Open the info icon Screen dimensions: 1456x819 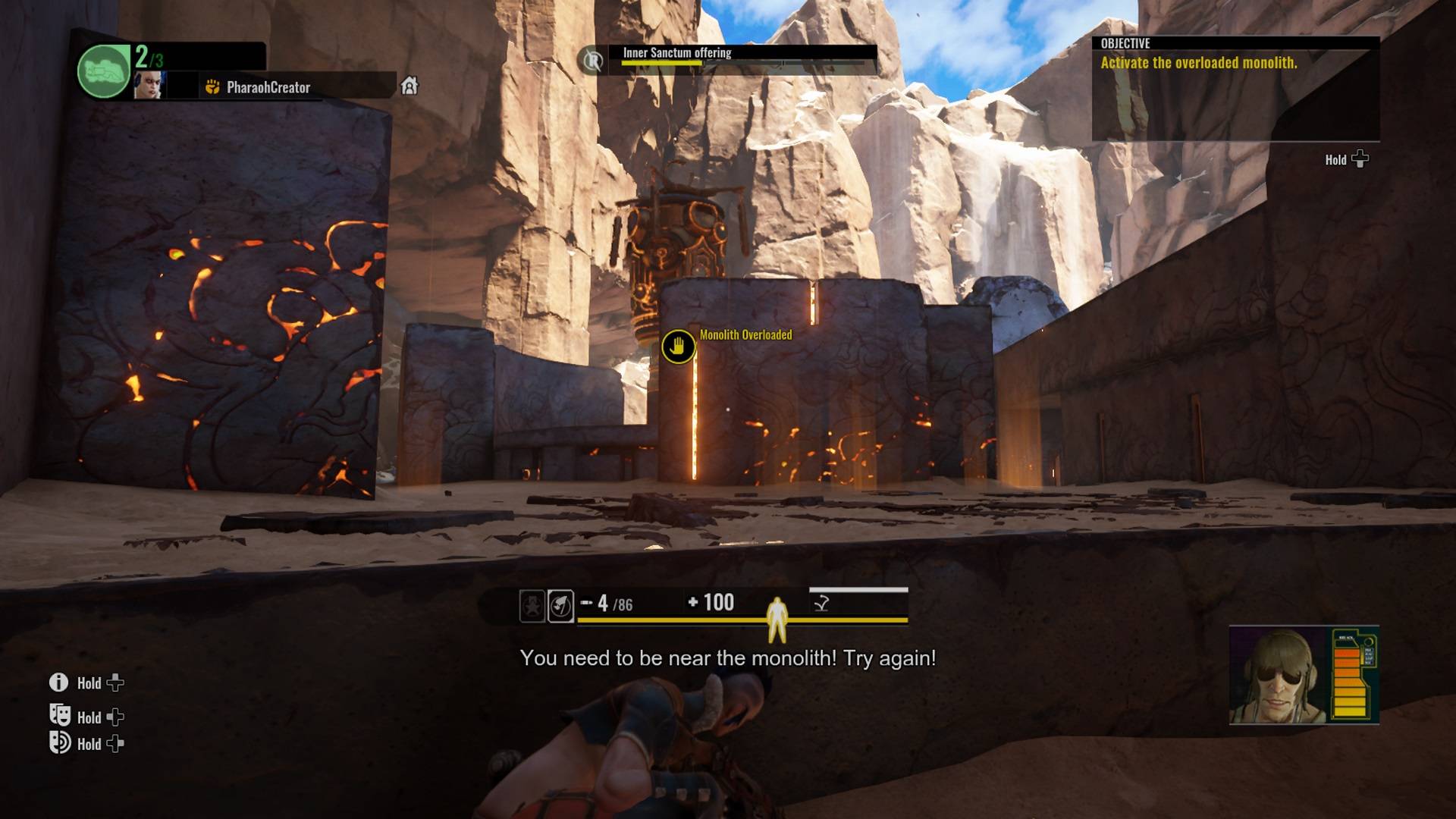58,682
